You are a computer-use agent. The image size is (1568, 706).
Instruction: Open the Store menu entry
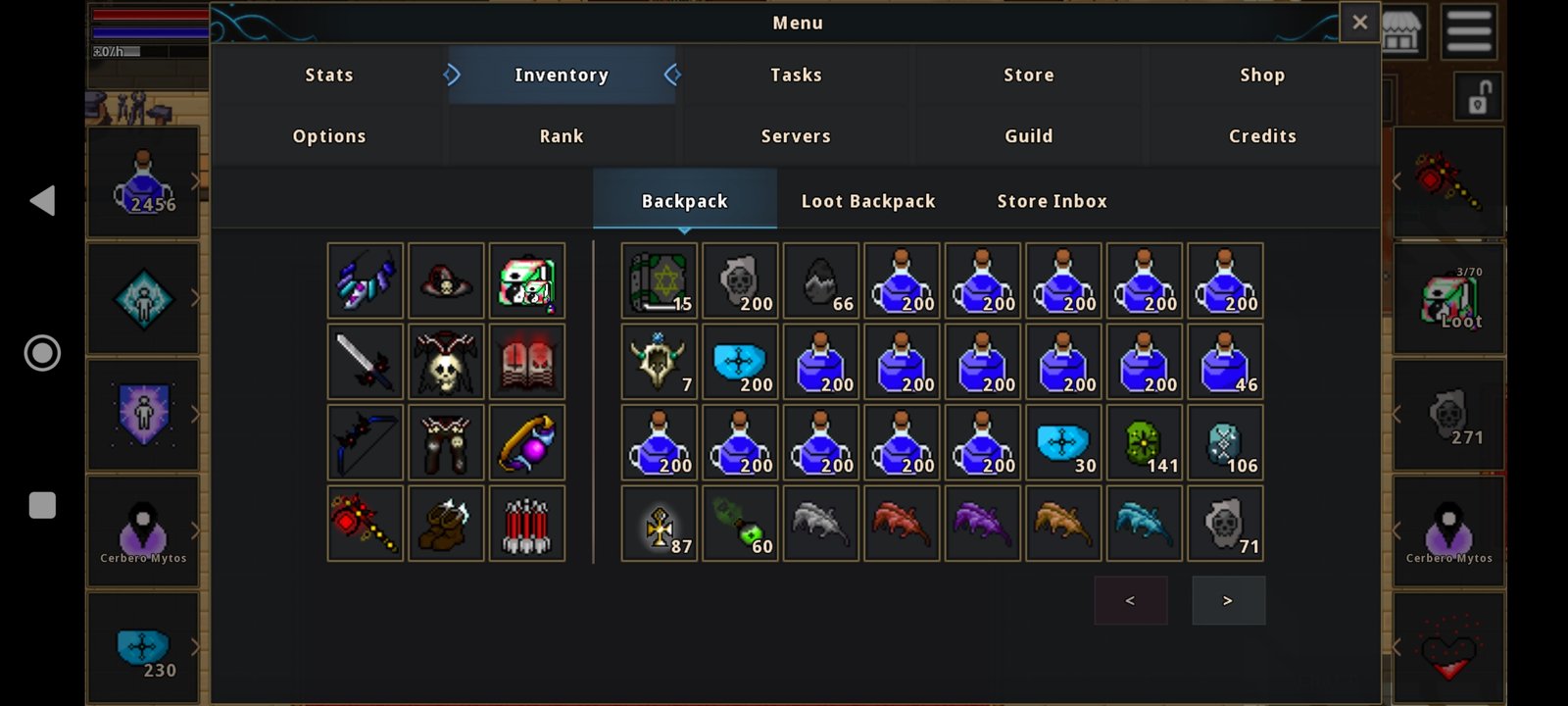tap(1028, 76)
